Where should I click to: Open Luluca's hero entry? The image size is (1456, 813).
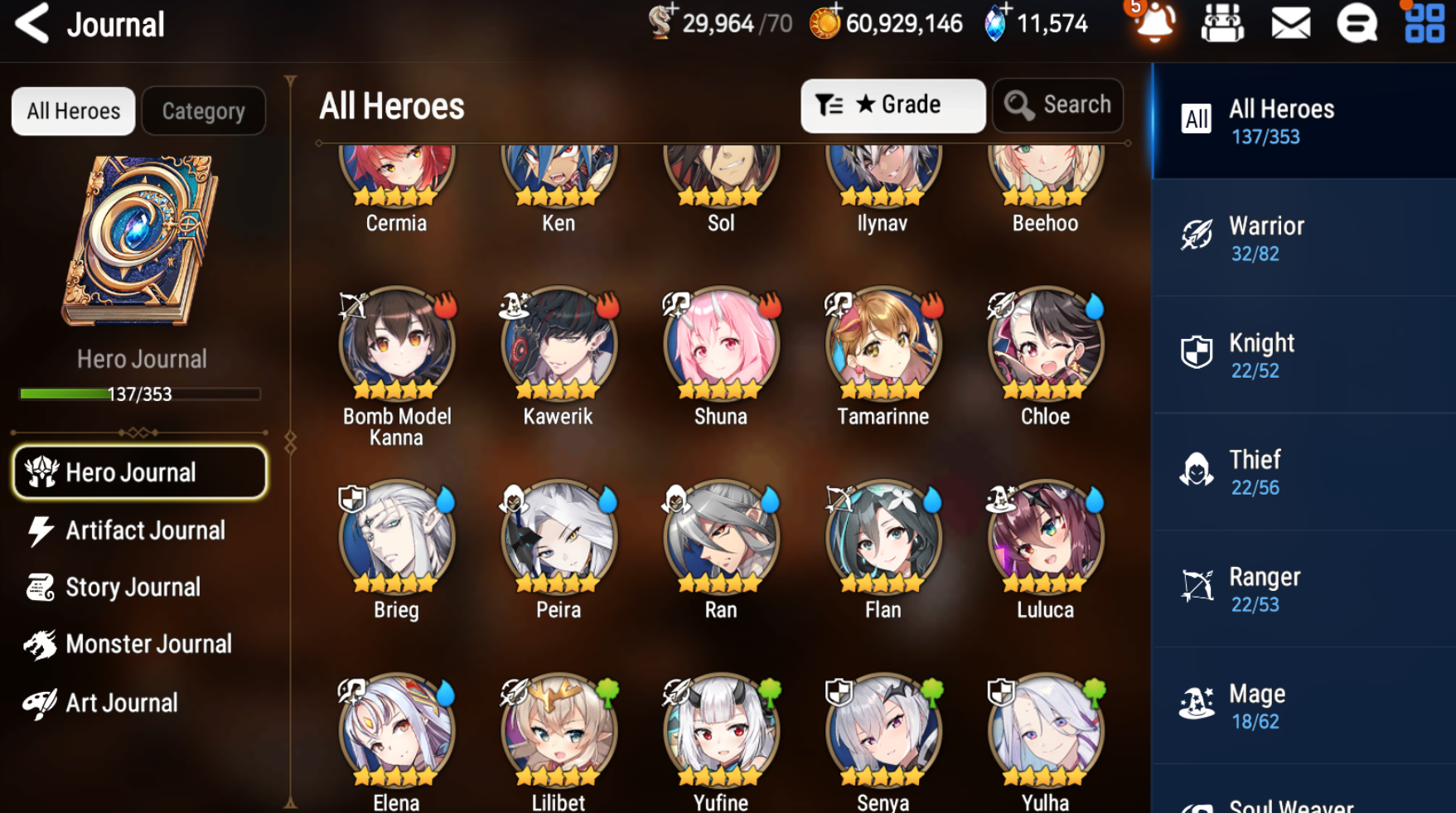tap(1045, 539)
